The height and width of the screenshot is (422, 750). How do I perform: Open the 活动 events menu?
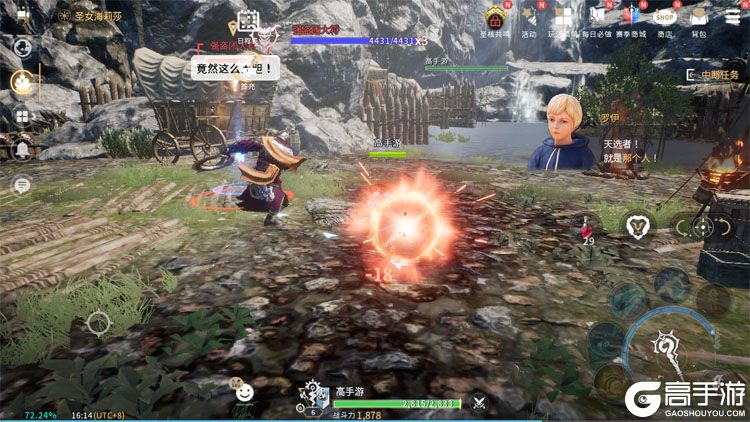[529, 19]
